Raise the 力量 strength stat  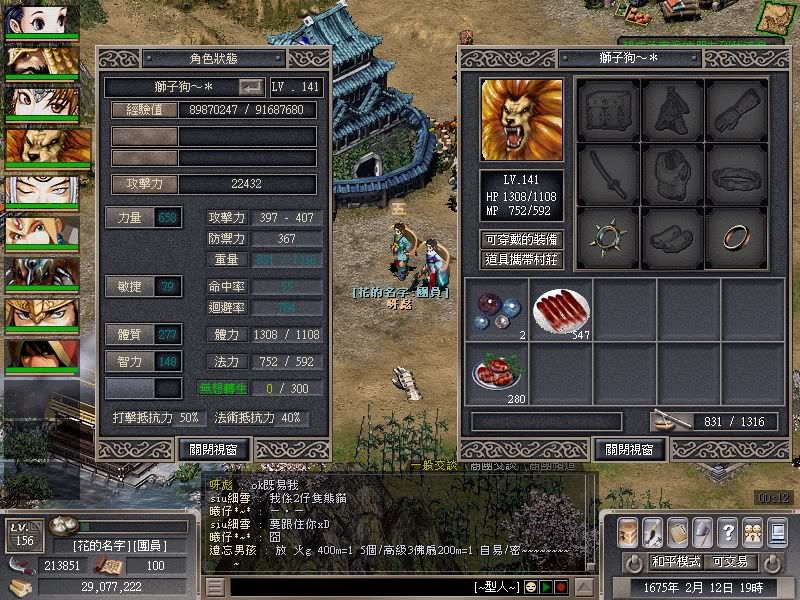pos(129,218)
